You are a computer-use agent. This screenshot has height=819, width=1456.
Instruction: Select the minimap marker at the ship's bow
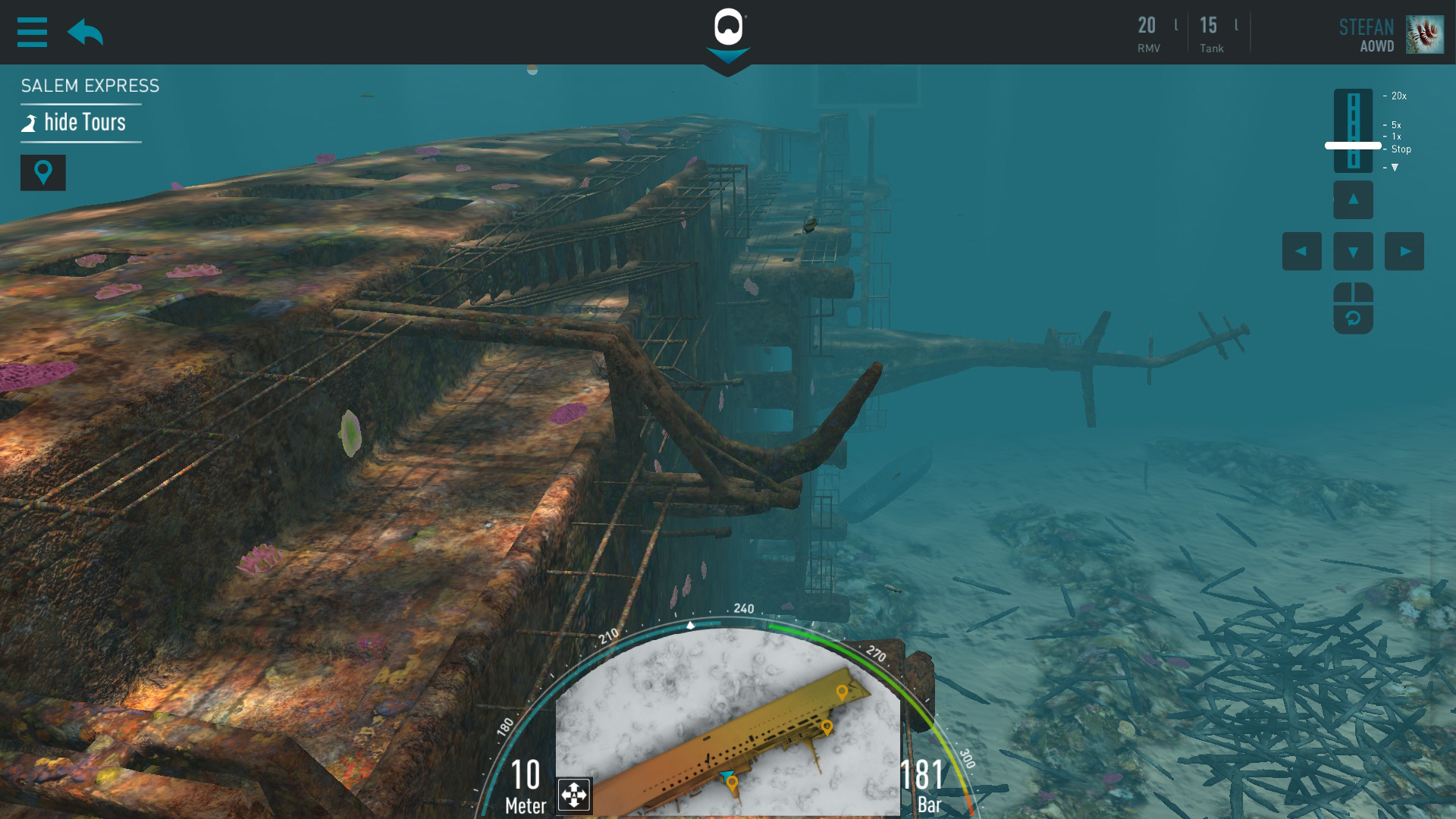841,692
